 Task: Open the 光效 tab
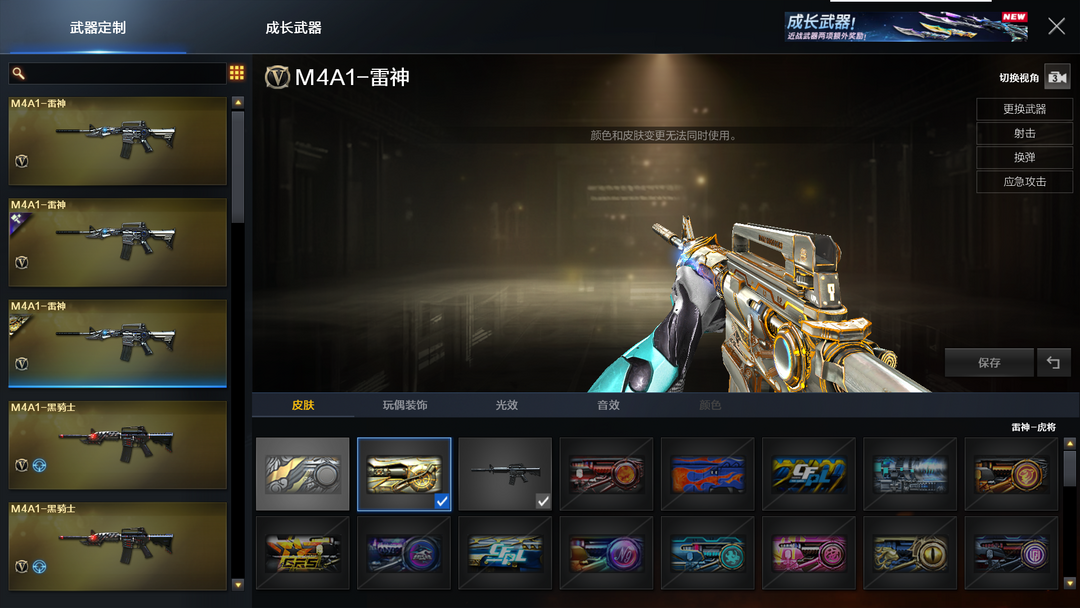(x=507, y=405)
